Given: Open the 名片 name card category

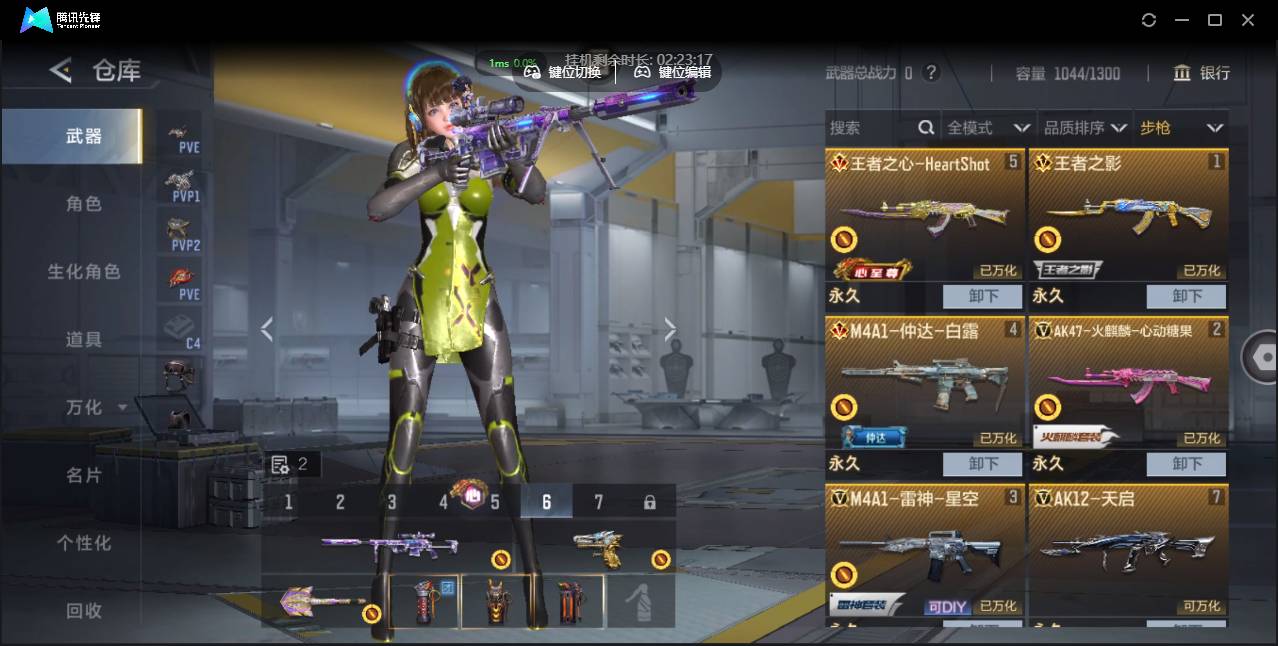Looking at the screenshot, I should click(x=84, y=475).
